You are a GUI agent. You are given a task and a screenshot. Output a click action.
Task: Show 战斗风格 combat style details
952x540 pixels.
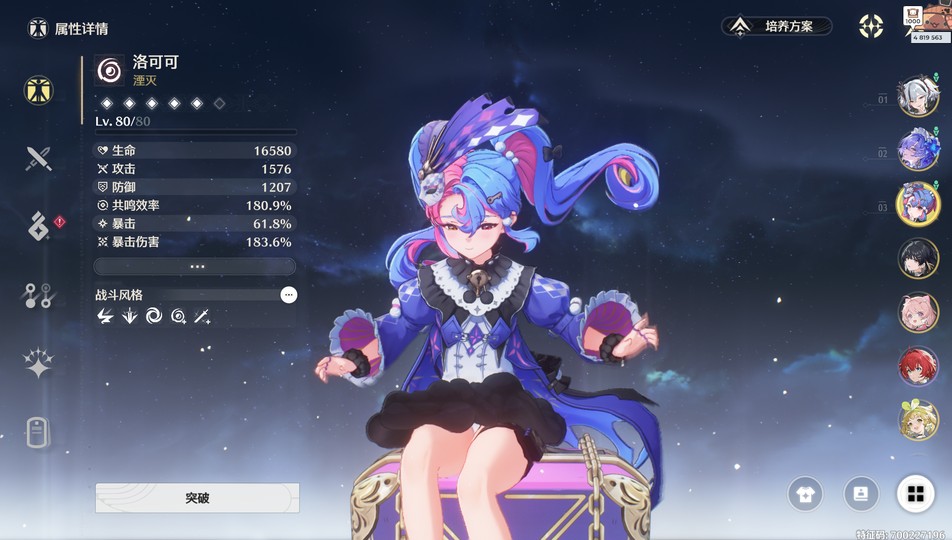288,295
